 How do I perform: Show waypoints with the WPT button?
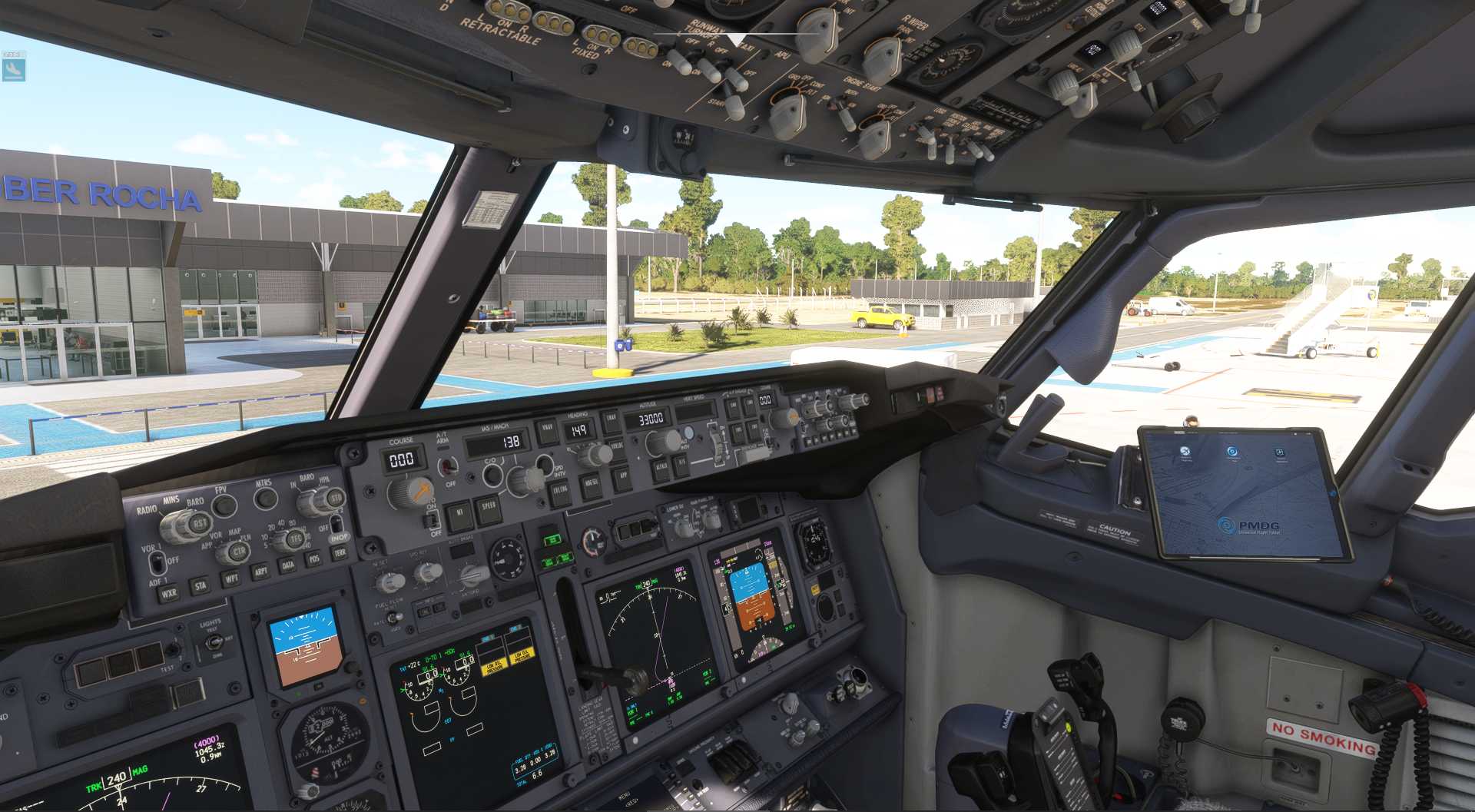[x=230, y=578]
